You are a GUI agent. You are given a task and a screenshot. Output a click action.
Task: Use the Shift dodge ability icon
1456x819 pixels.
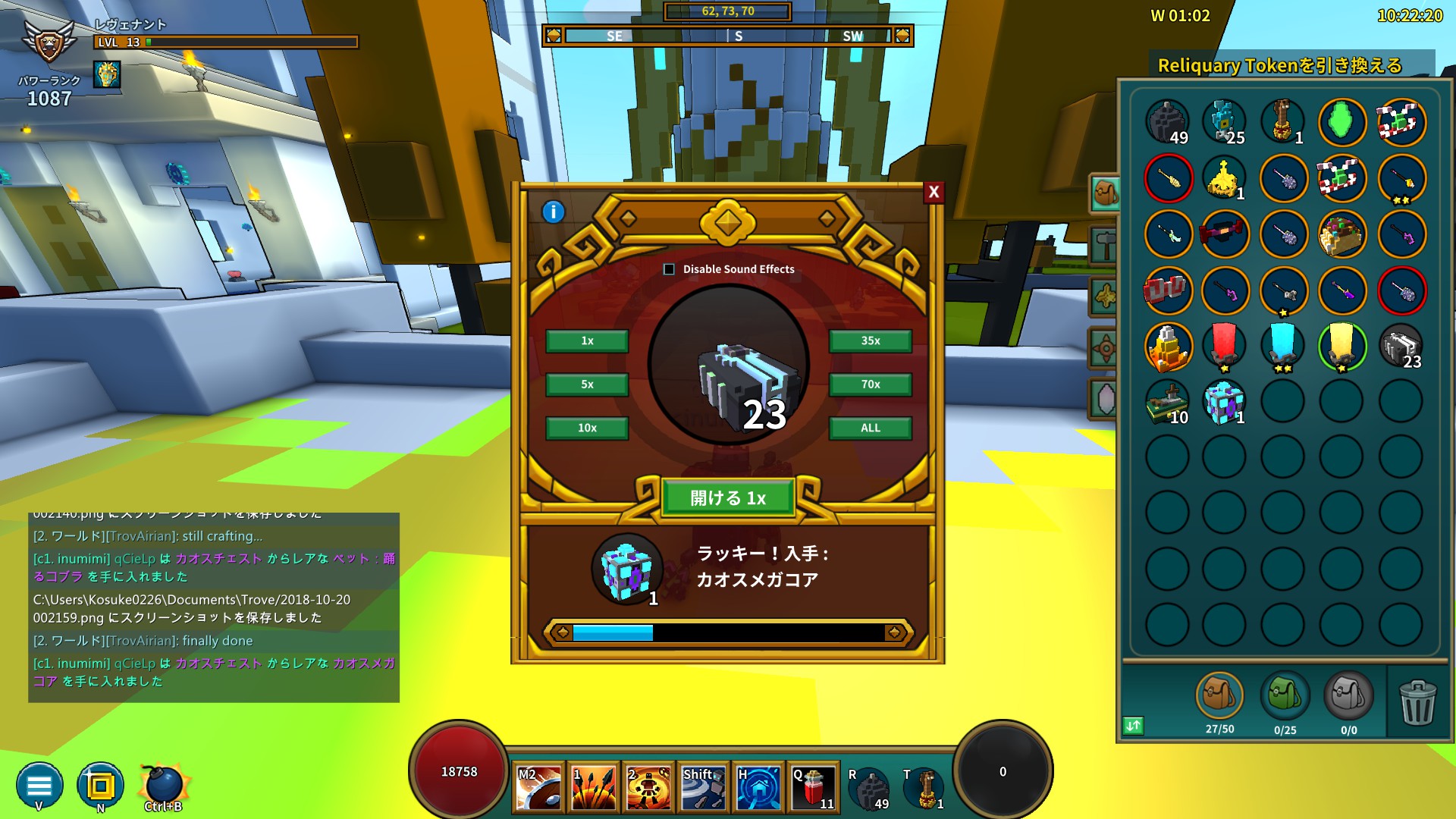tap(702, 787)
